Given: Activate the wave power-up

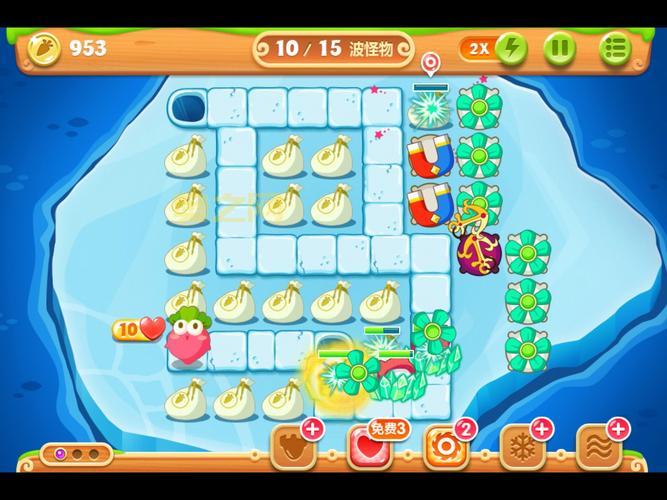Looking at the screenshot, I should pos(598,447).
